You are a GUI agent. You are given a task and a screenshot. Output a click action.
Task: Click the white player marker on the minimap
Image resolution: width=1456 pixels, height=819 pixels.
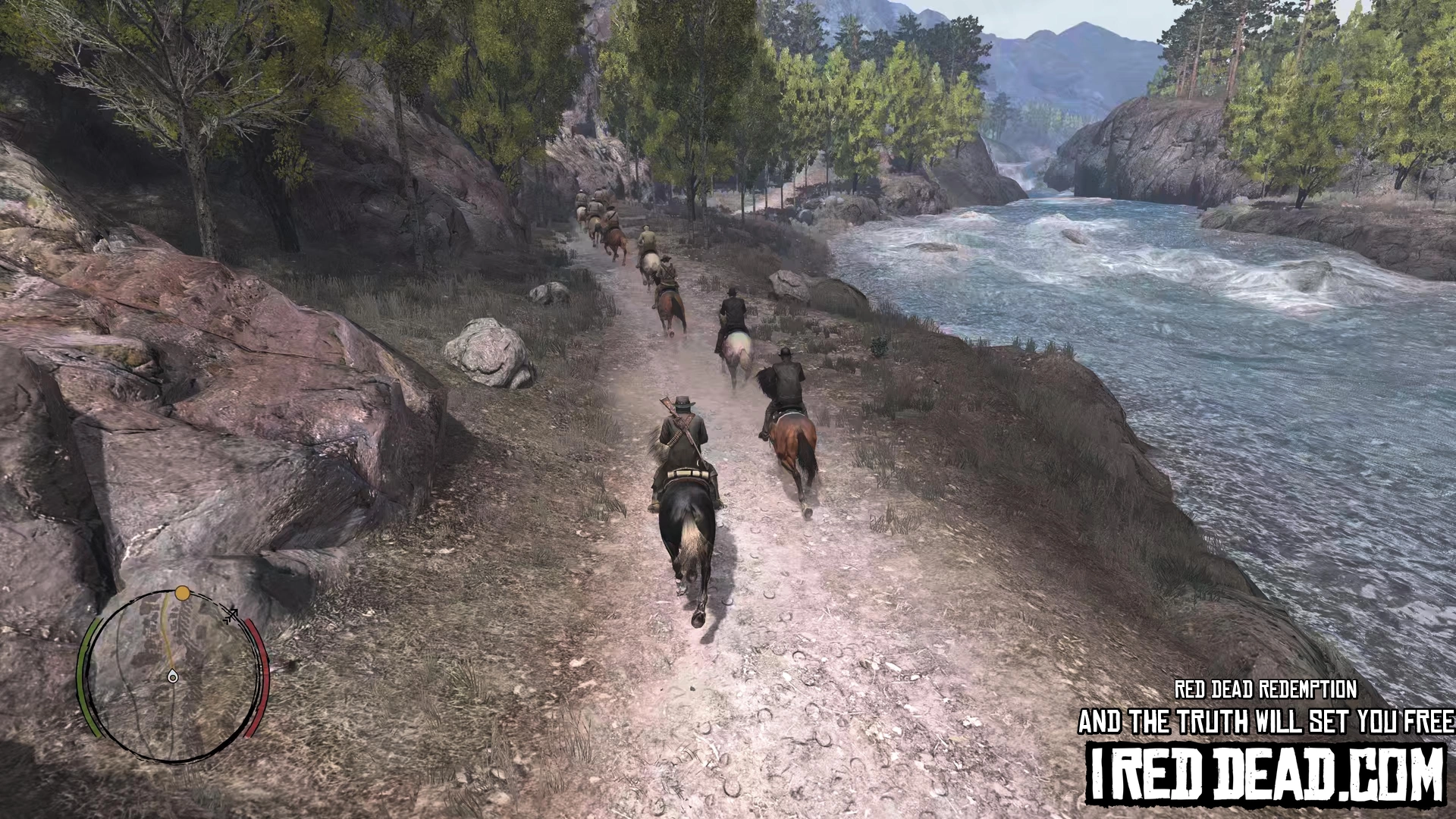pos(173,676)
